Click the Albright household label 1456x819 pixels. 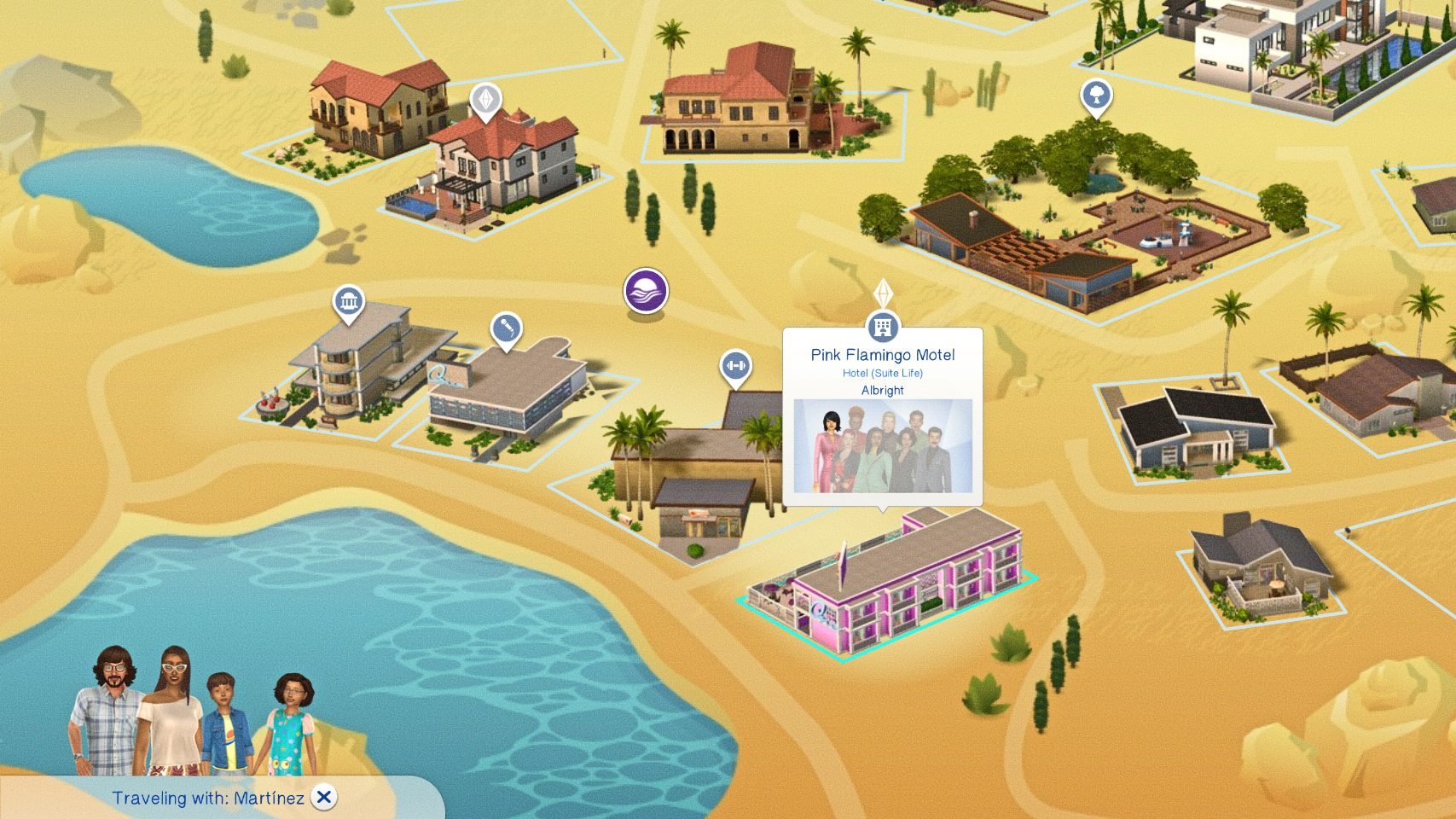click(x=882, y=391)
